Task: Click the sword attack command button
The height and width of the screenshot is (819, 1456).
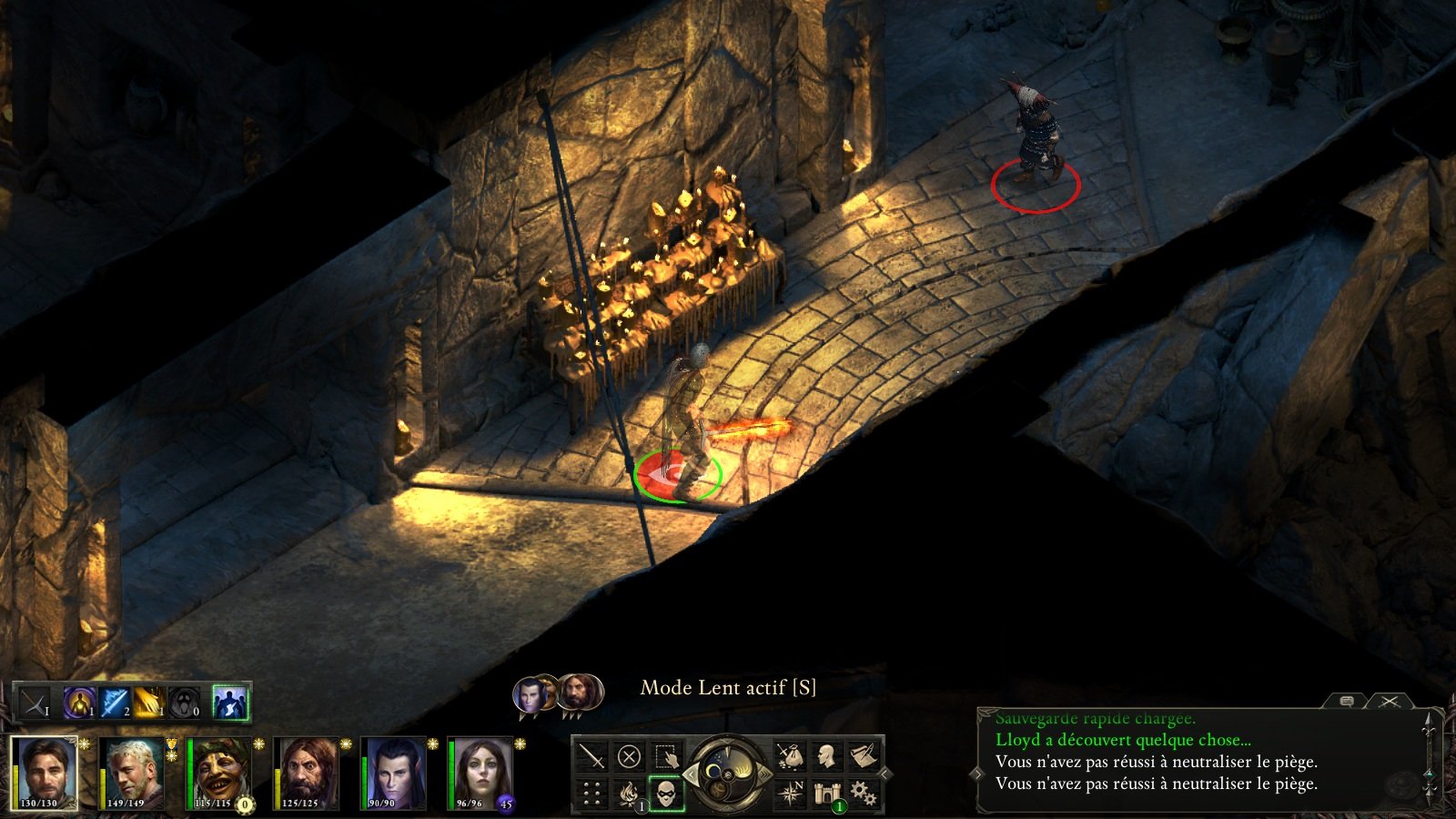Action: tap(592, 756)
